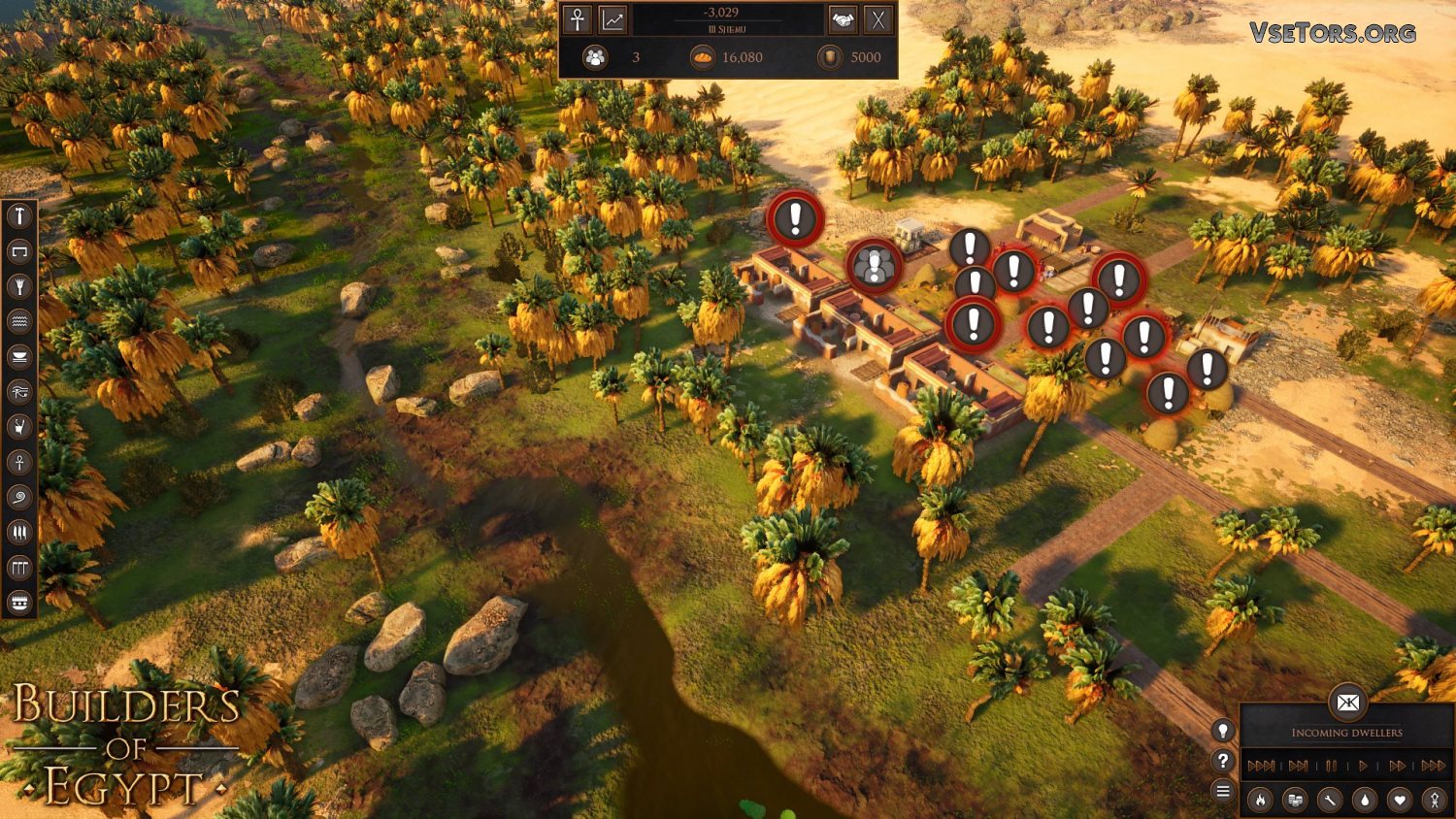Show the heart overlay
The height and width of the screenshot is (819, 1456).
point(1399,800)
